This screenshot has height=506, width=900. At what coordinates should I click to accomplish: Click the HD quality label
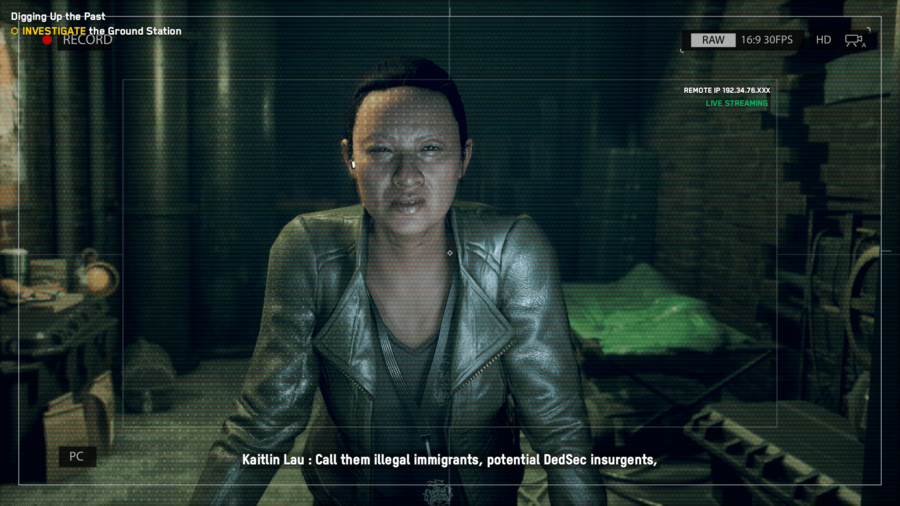(x=823, y=40)
